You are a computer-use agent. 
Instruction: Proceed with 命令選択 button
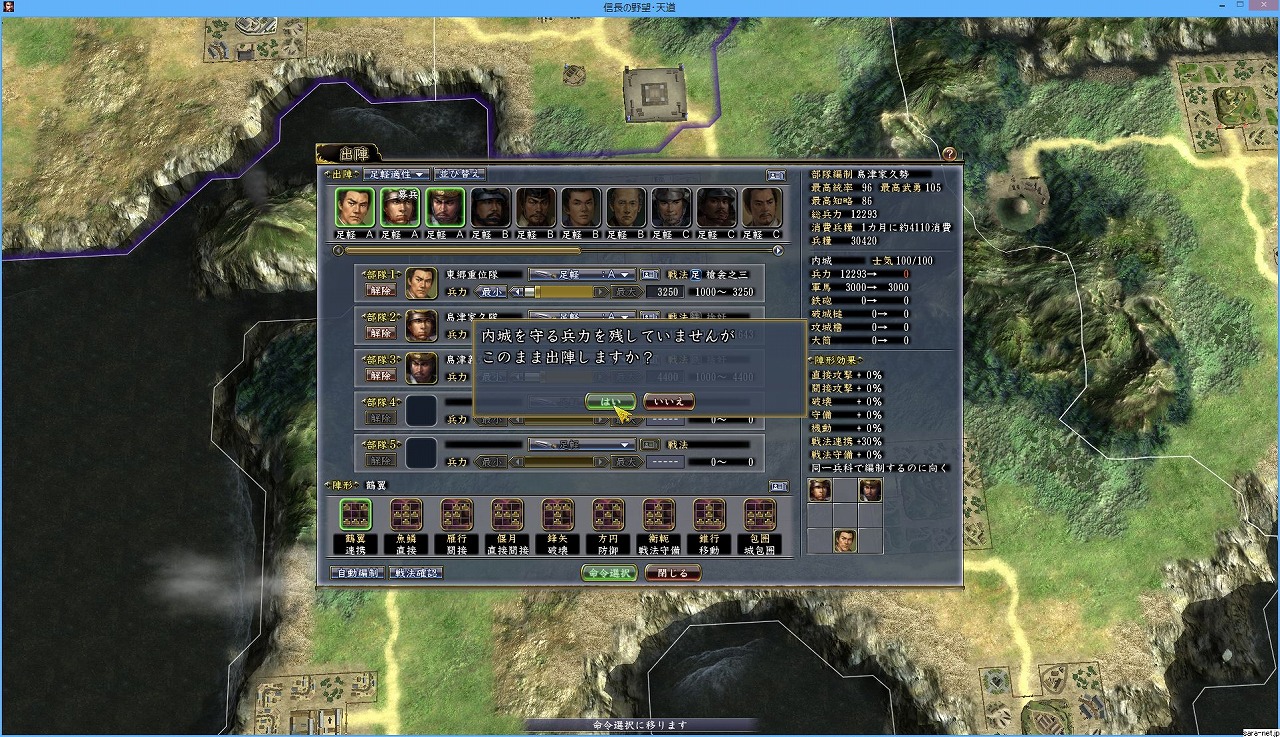(x=609, y=573)
